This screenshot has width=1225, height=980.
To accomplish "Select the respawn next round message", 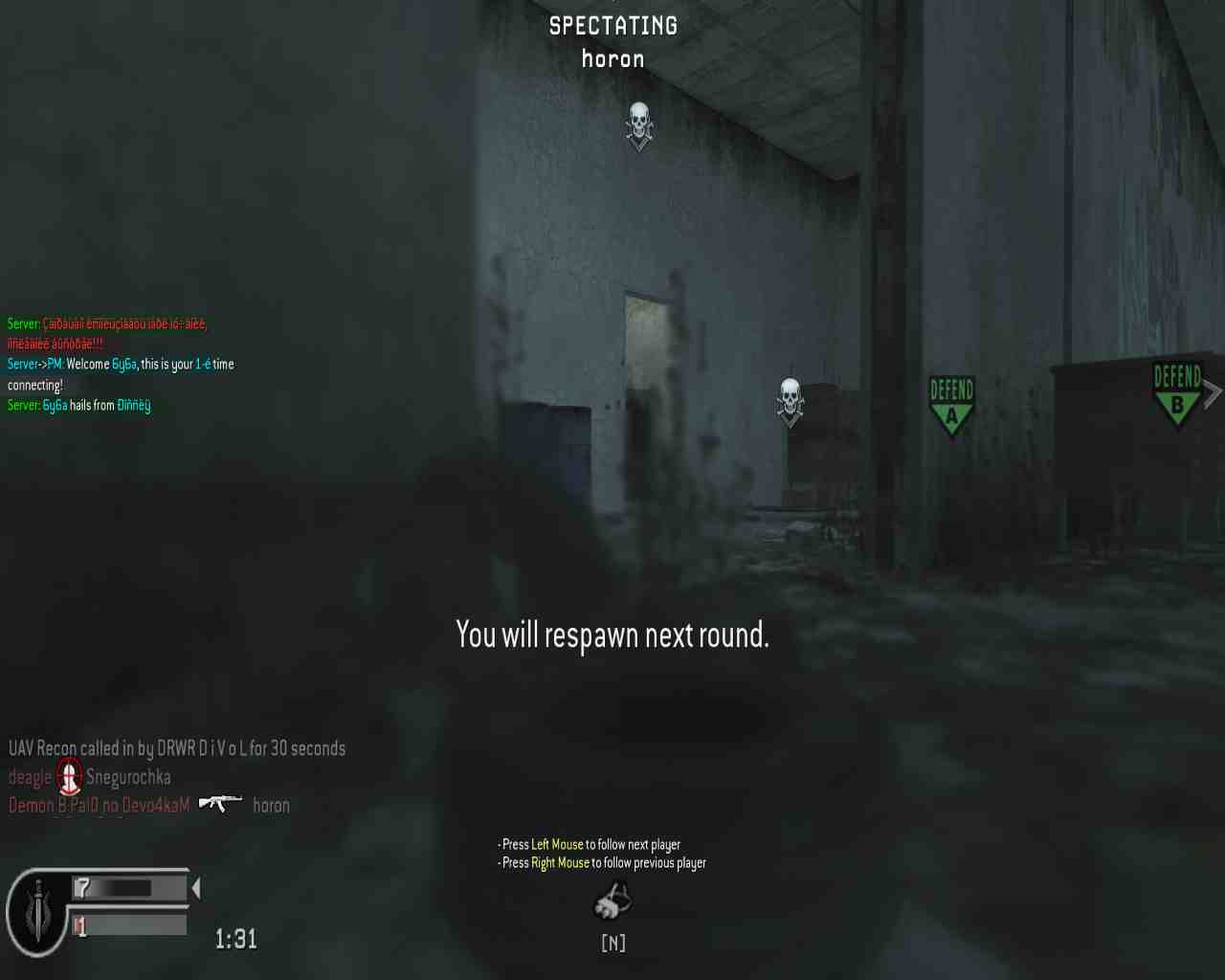I will pos(612,635).
